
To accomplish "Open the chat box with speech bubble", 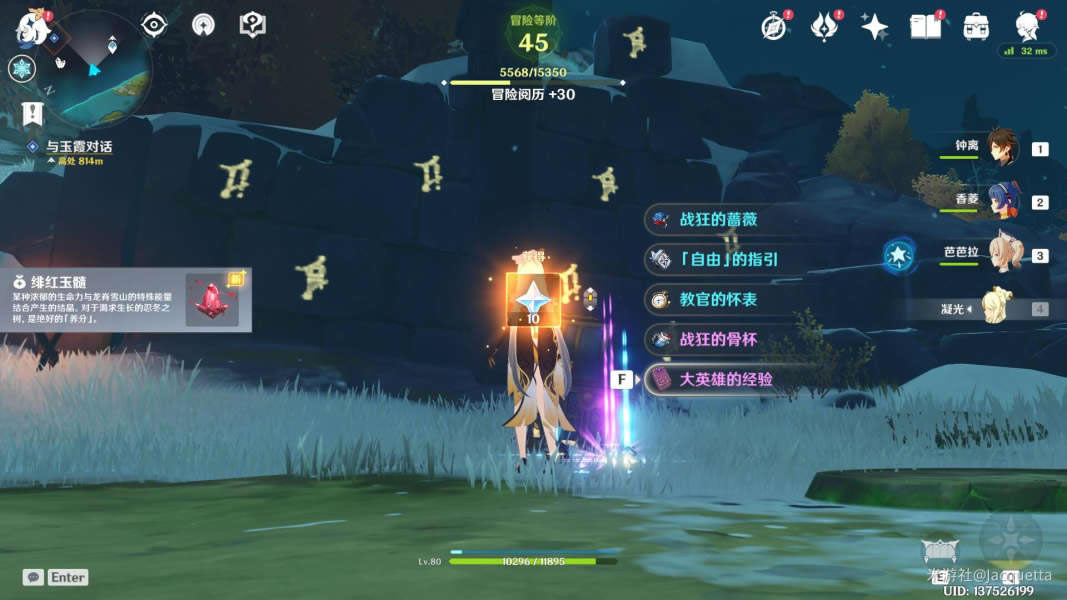I will (x=33, y=577).
